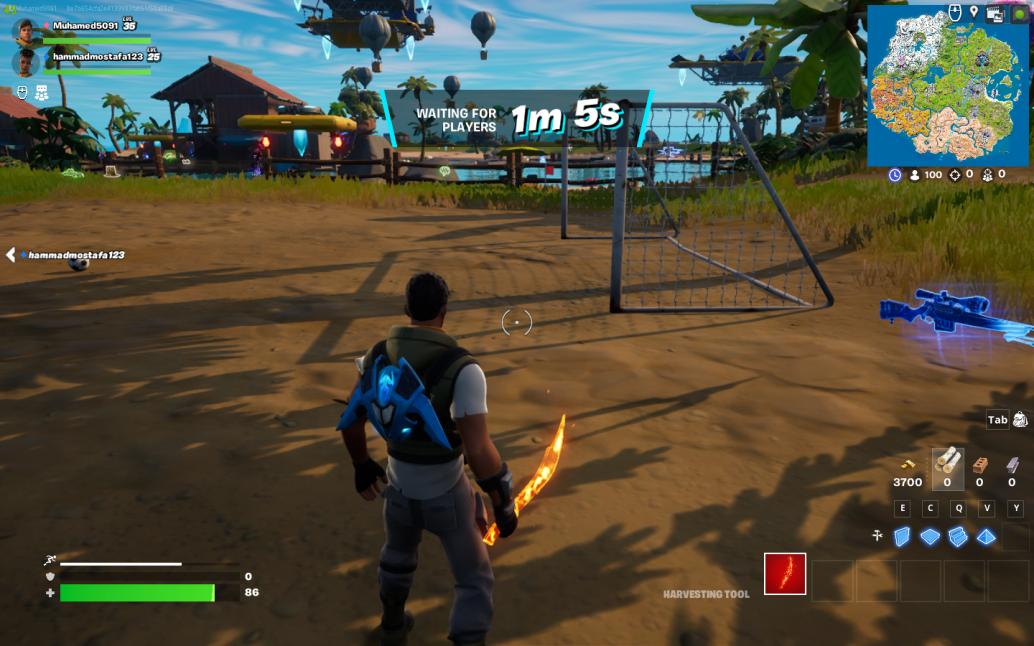Click the green status indicator above minimap
1034x646 pixels.
click(x=1019, y=14)
